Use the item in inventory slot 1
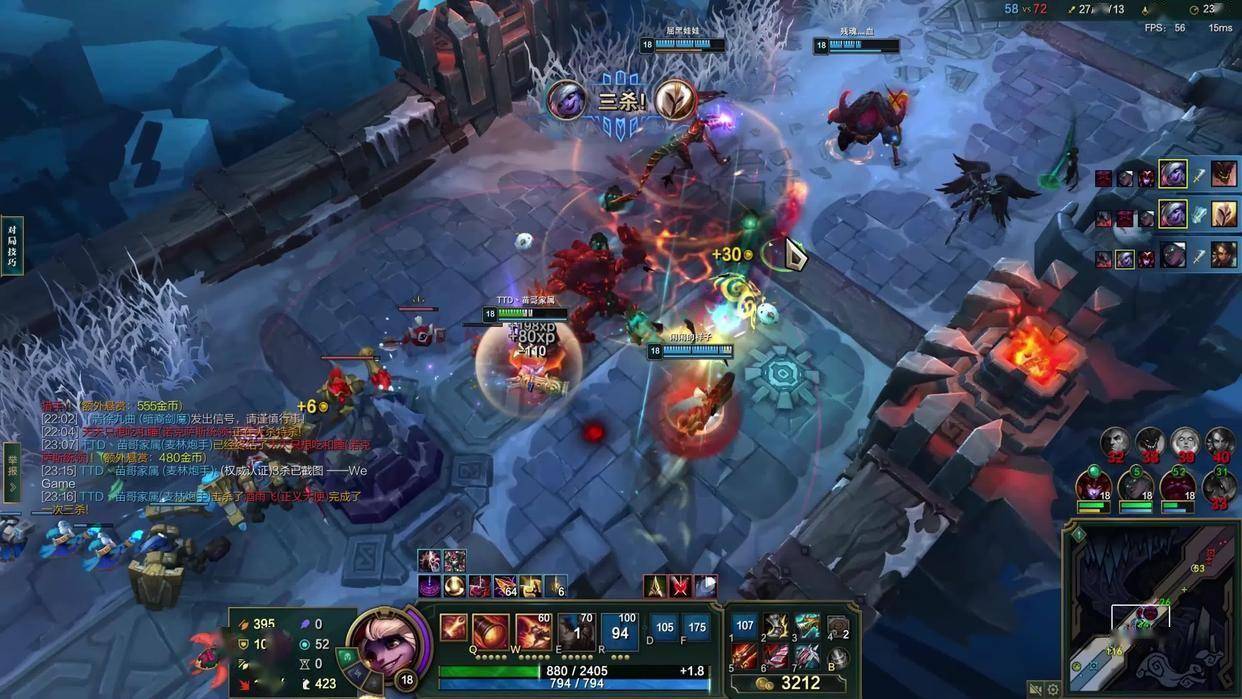This screenshot has height=699, width=1242. coord(745,627)
